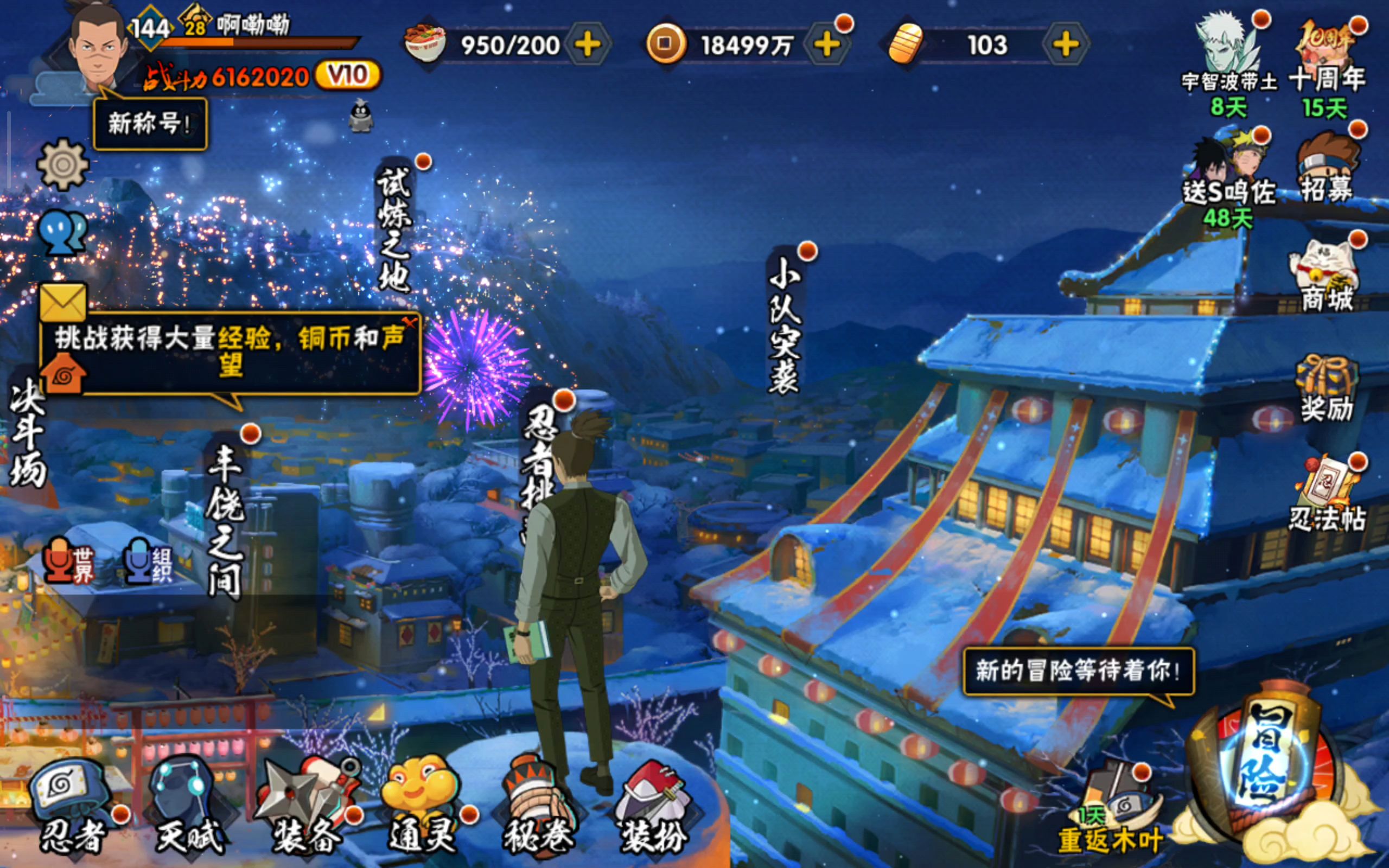The image size is (1389, 868).
Task: Open the friends chat bubble icon
Action: tap(62, 233)
